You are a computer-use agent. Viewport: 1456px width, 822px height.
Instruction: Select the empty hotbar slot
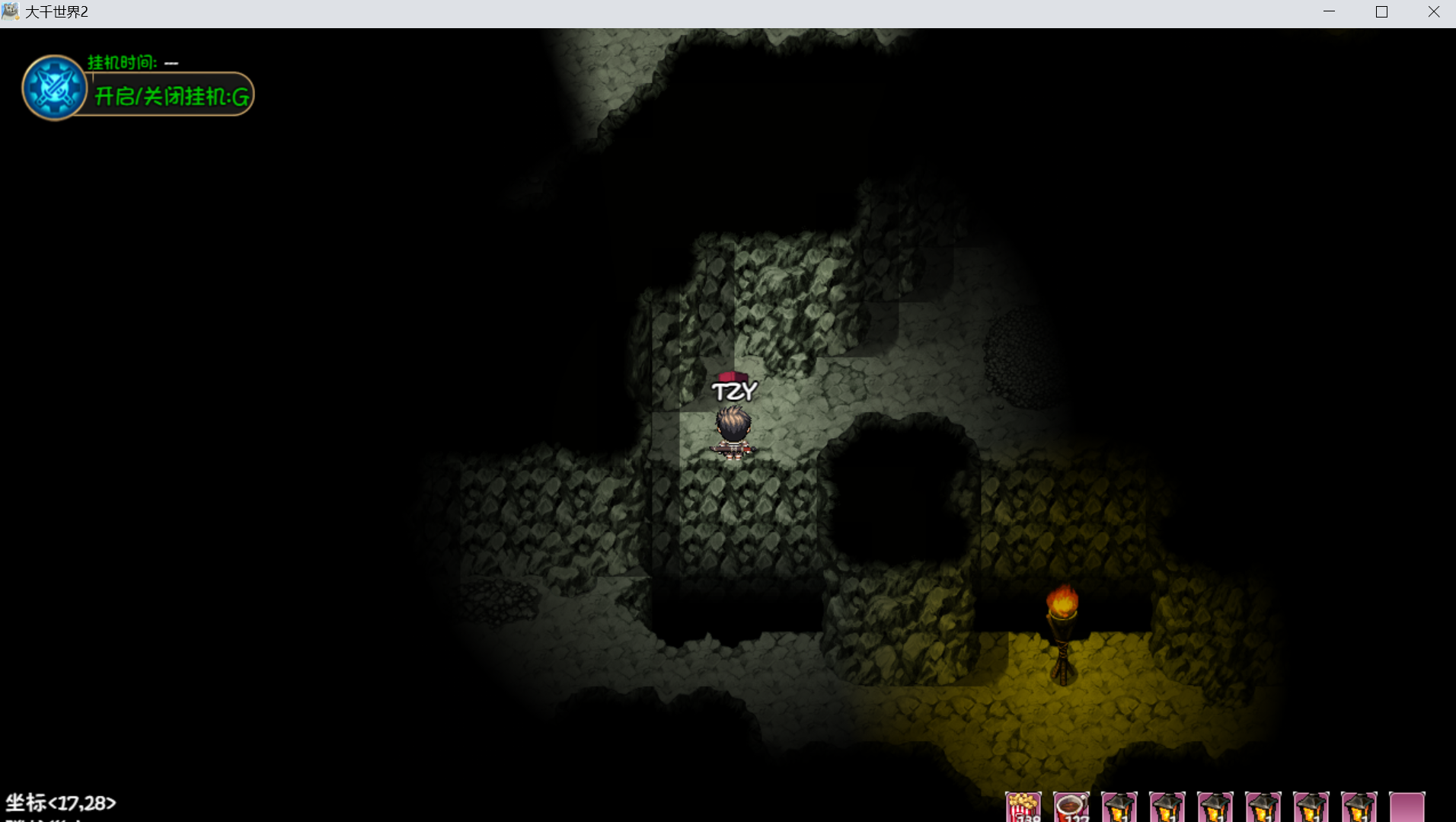coord(1407,808)
